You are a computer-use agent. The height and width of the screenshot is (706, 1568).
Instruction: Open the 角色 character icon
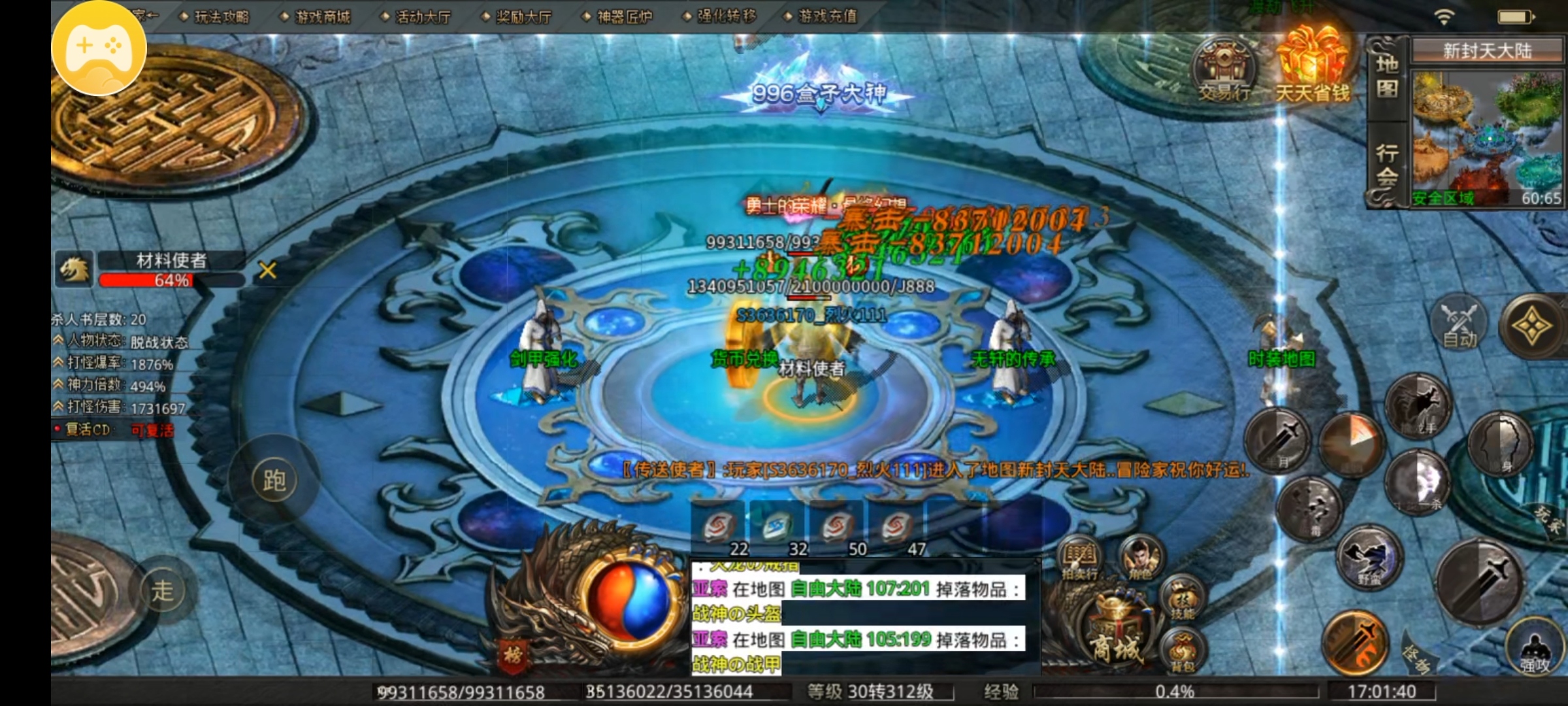tap(1141, 559)
